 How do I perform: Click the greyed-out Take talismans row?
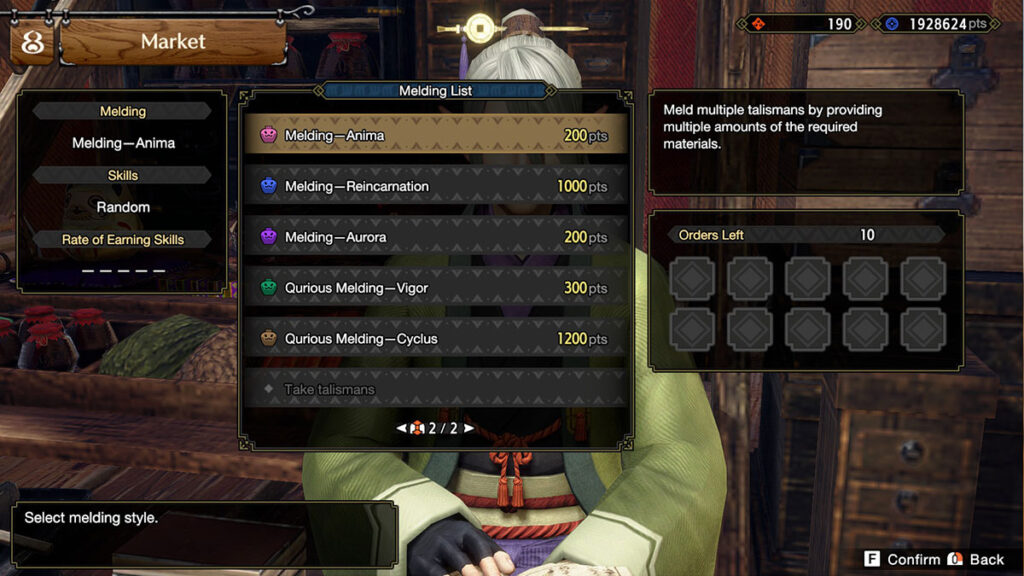click(x=435, y=389)
